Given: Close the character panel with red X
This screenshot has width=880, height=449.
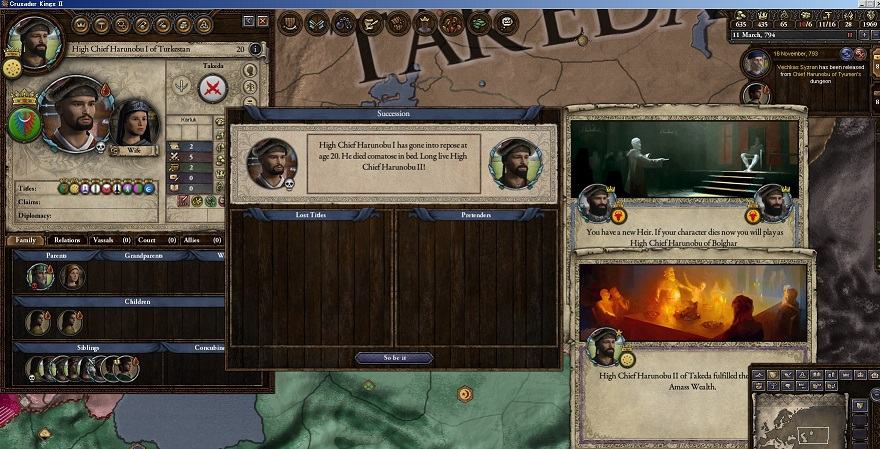Looking at the screenshot, I should [263, 21].
